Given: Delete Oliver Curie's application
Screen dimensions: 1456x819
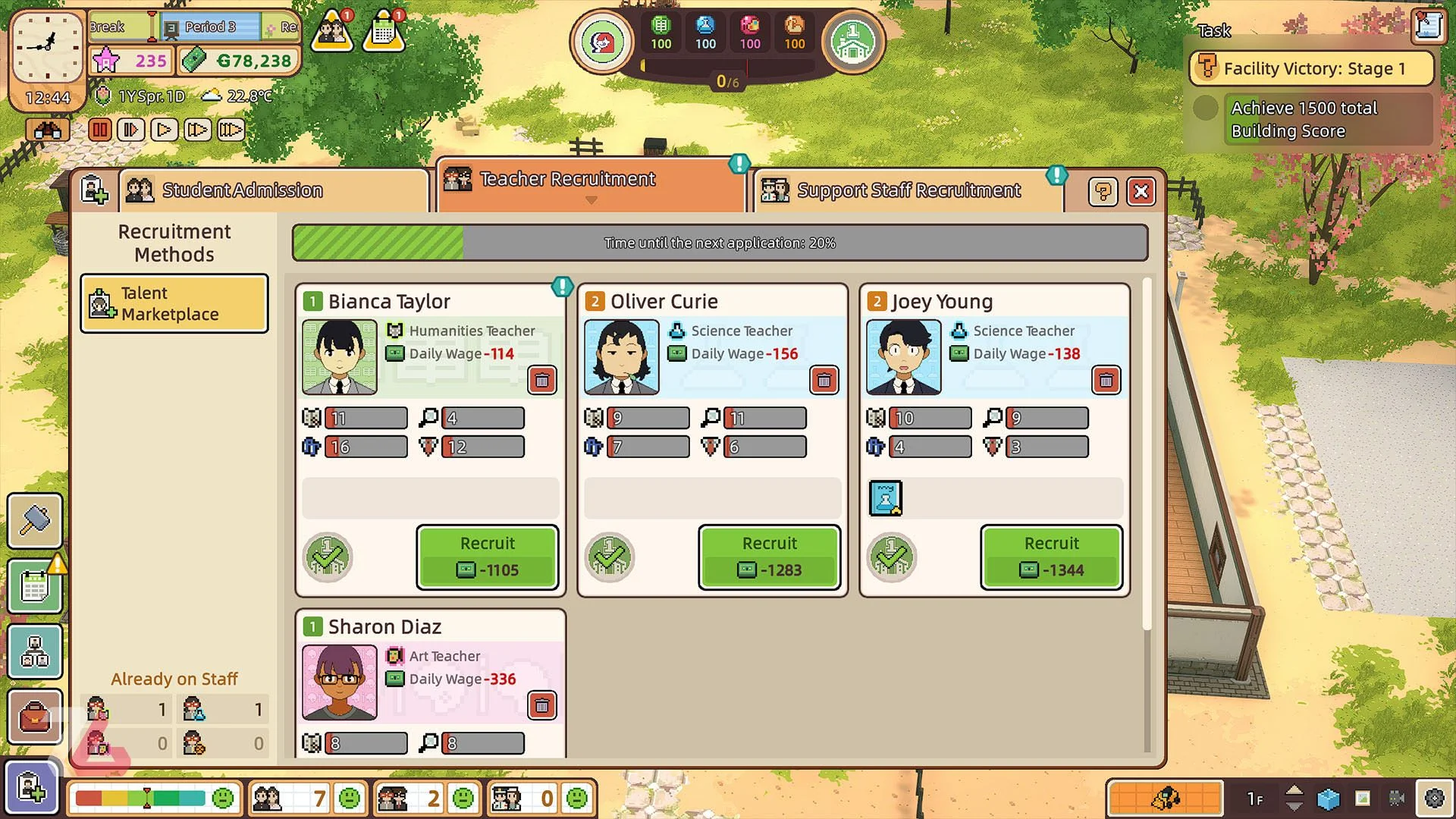Looking at the screenshot, I should tap(824, 380).
